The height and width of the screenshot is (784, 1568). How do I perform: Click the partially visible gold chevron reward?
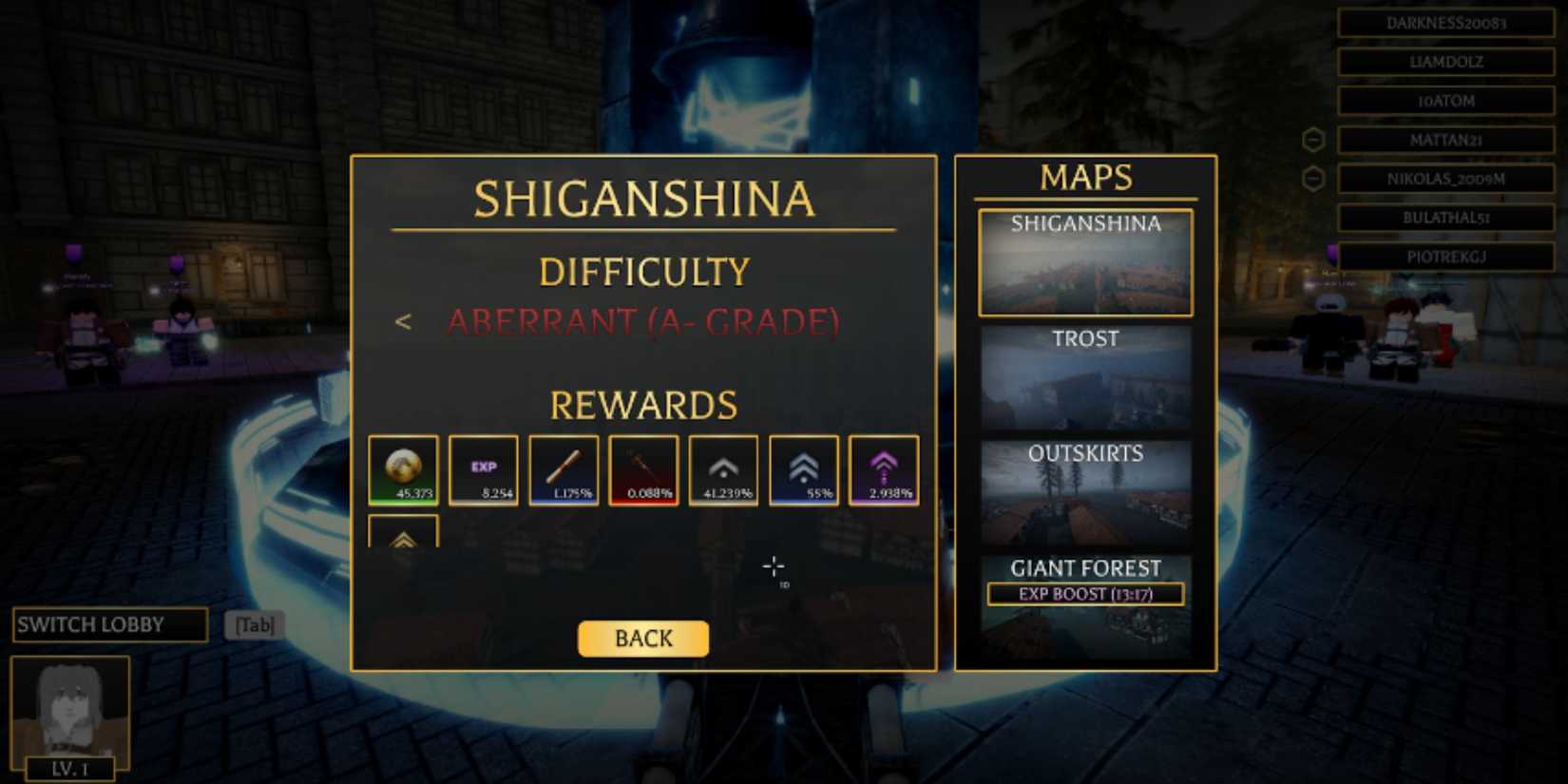tap(401, 537)
